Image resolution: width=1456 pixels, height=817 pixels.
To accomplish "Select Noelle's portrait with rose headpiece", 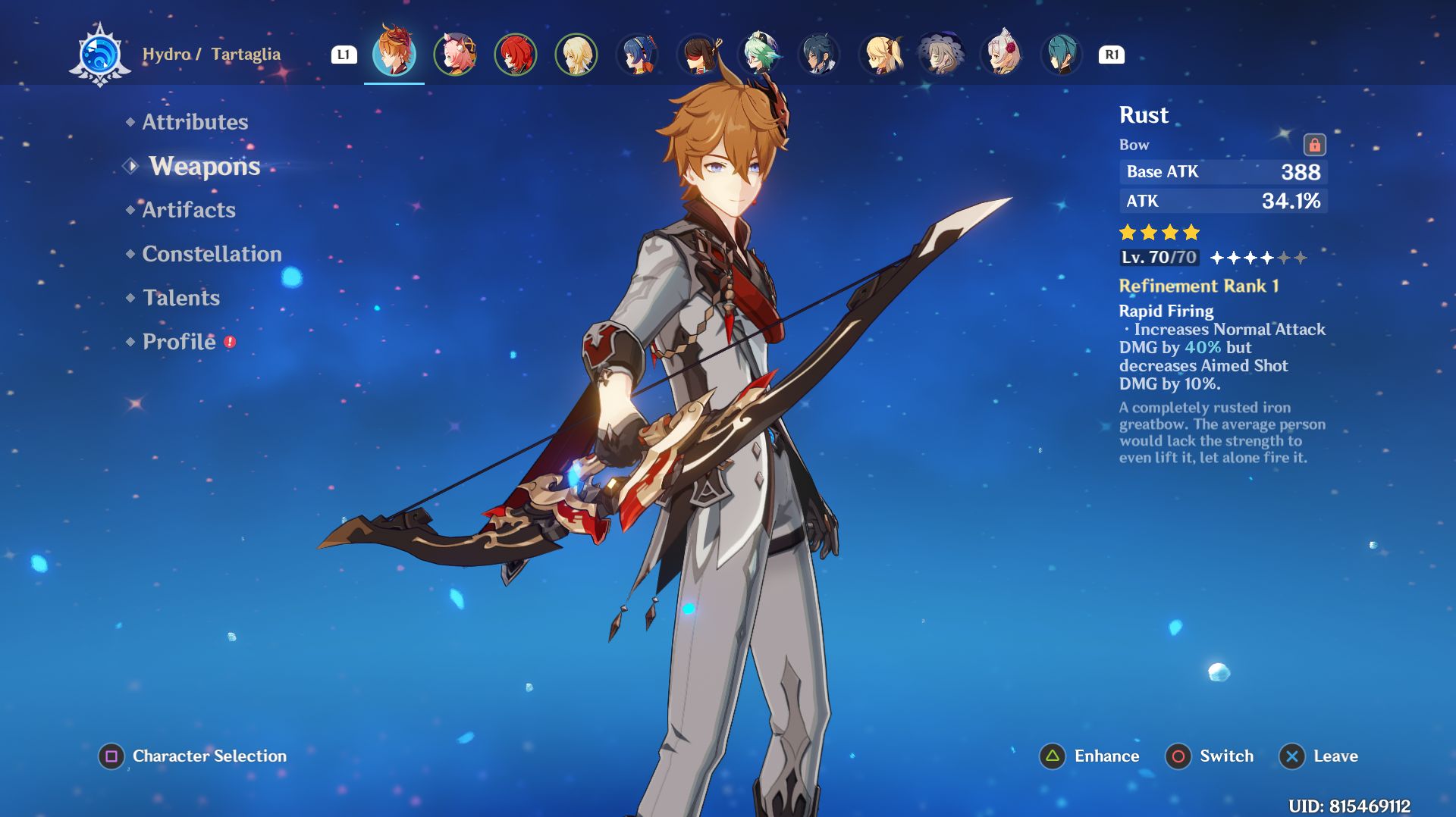I will [x=1002, y=55].
